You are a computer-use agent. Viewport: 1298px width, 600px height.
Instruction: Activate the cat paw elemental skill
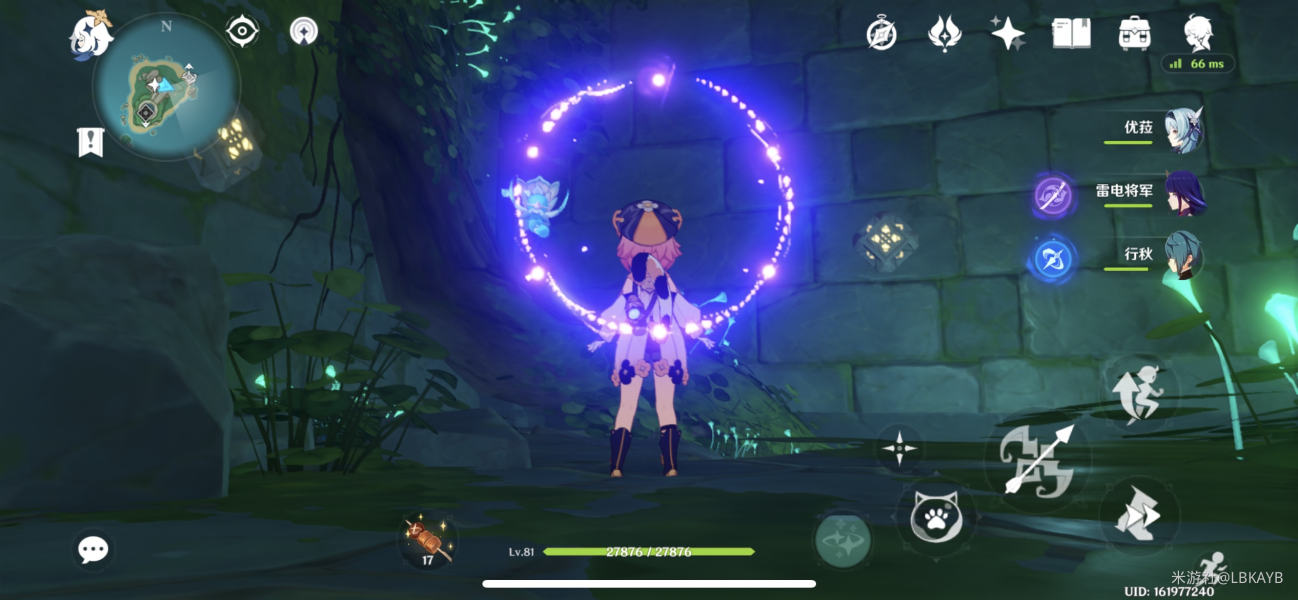935,518
